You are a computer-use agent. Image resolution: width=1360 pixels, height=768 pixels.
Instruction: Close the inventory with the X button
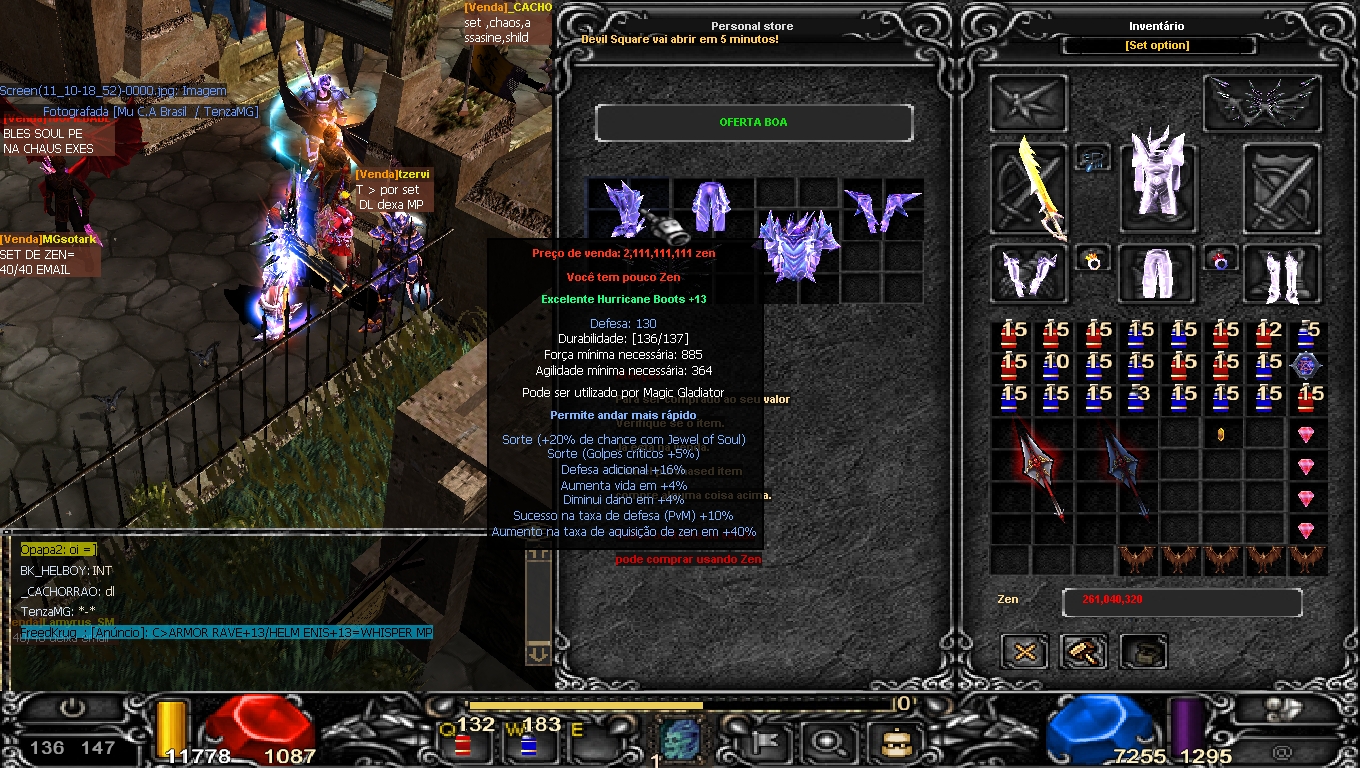coord(1025,652)
